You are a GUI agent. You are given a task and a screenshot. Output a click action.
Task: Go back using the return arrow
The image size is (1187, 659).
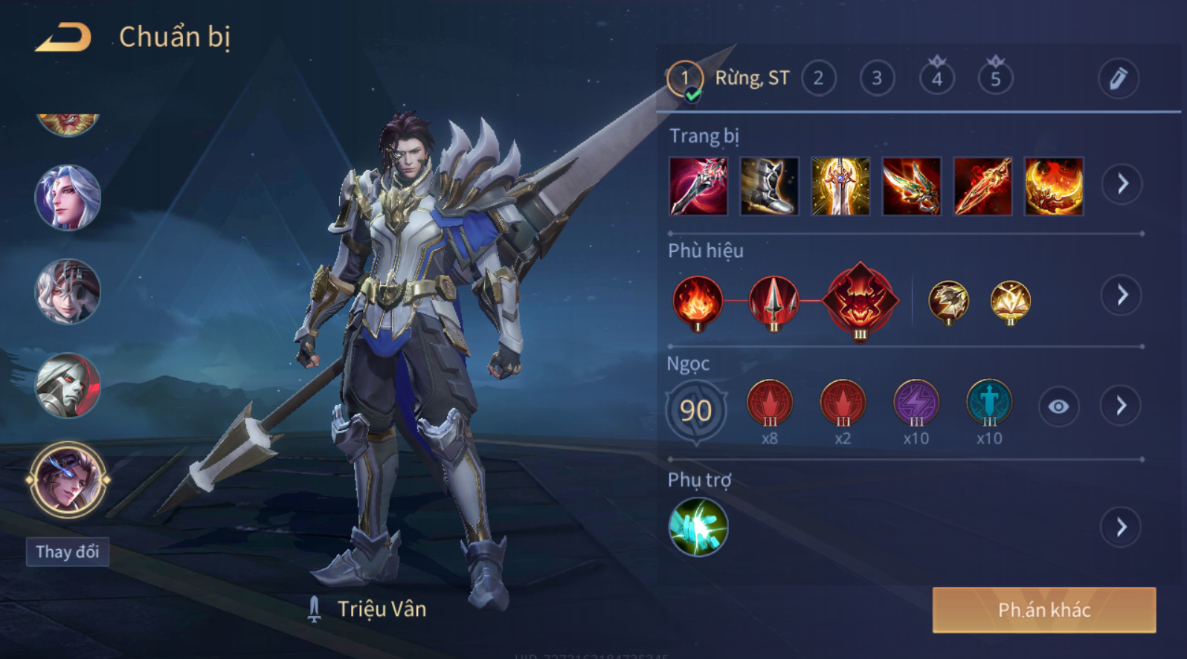[x=63, y=38]
